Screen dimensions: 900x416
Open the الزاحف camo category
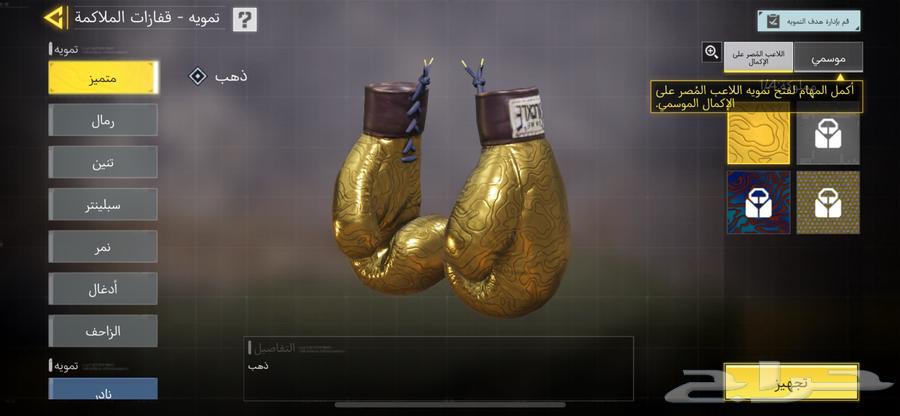tap(103, 330)
